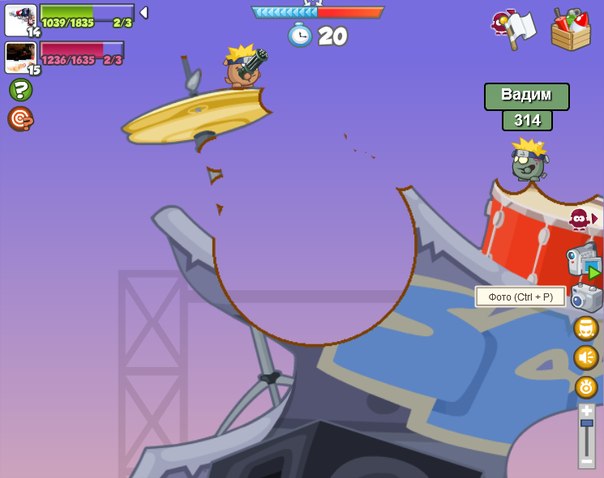The width and height of the screenshot is (604, 478).
Task: Open the weapons crate inventory
Action: click(x=571, y=28)
